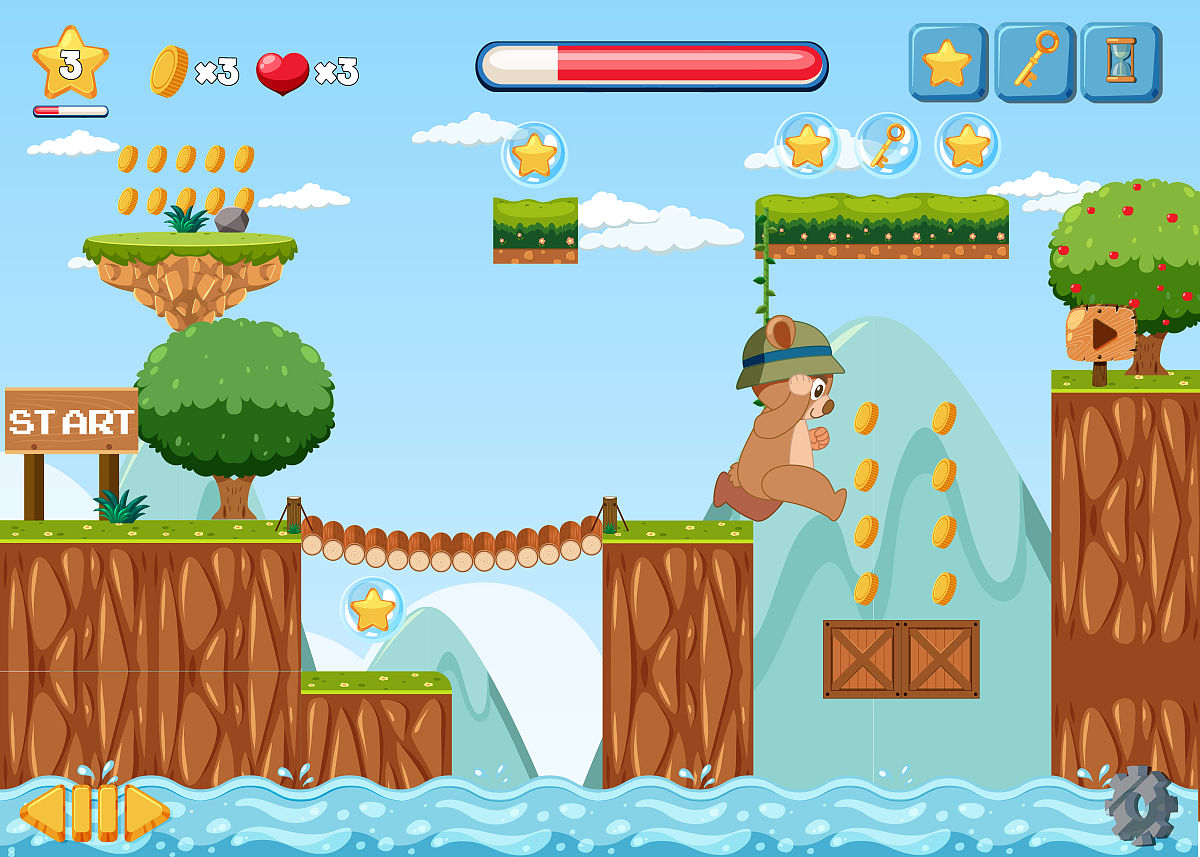This screenshot has height=857, width=1200.
Task: Pause the game with the pause button
Action: pyautogui.click(x=95, y=812)
